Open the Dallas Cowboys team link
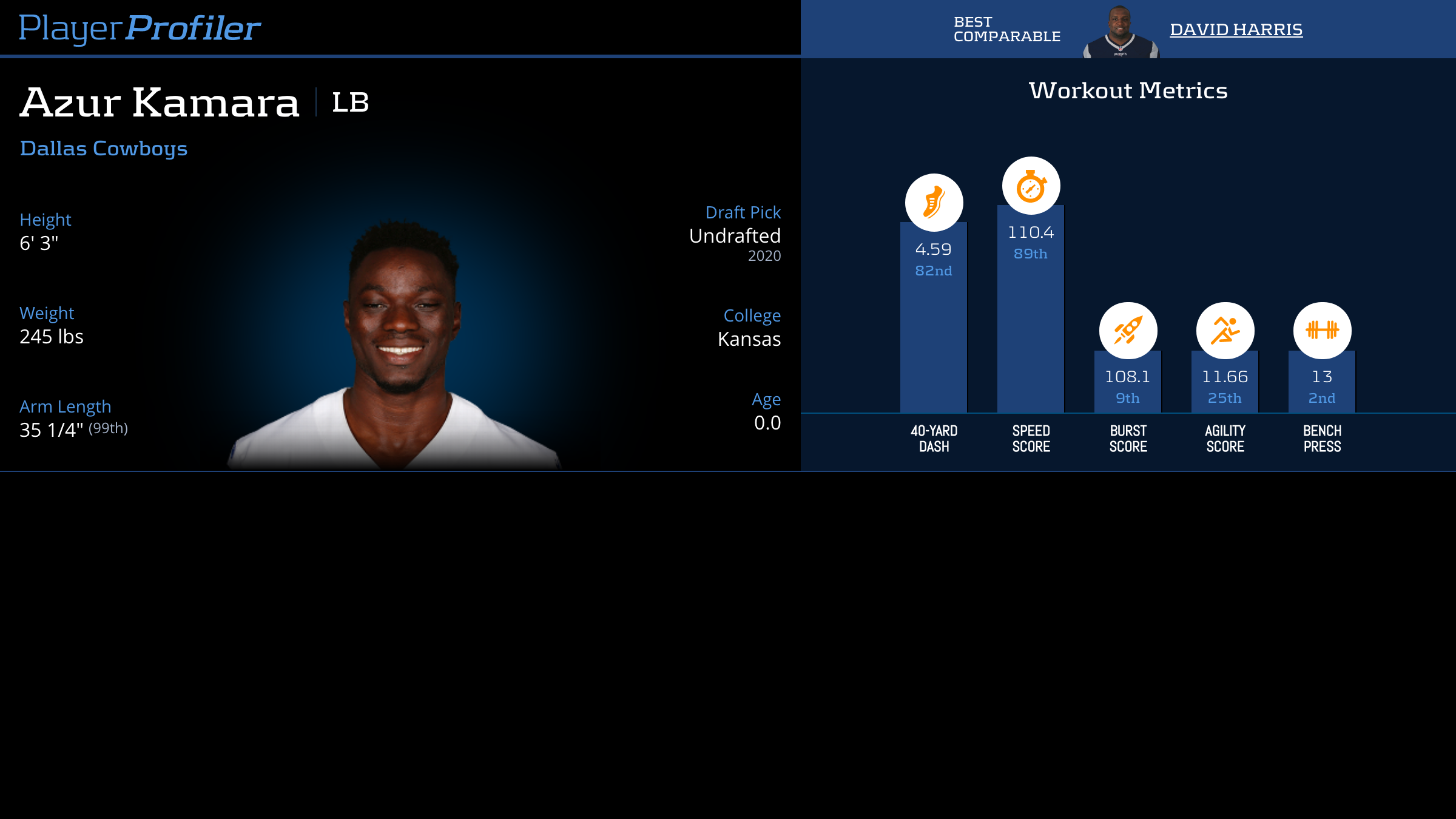The width and height of the screenshot is (1456, 819). [x=104, y=149]
